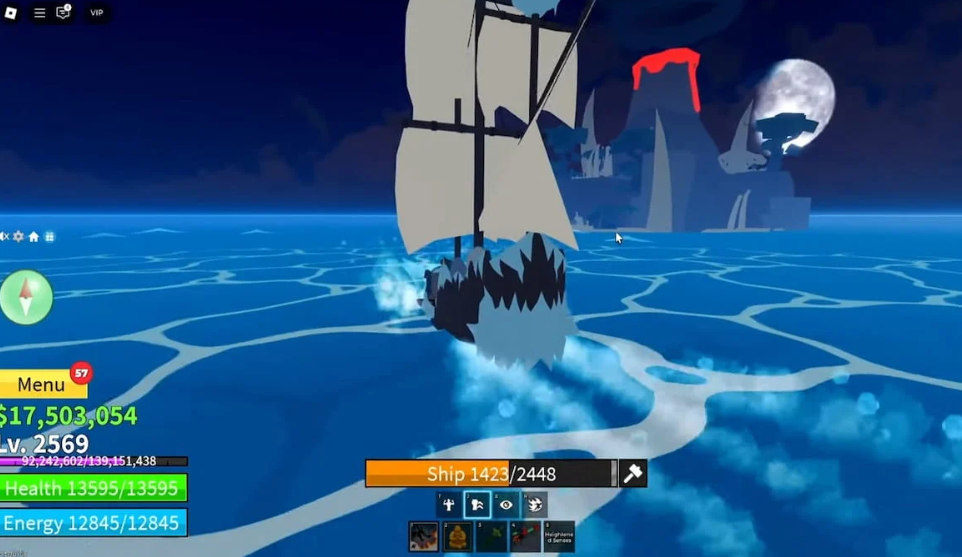Select the golden Buddha hotbar slot

tap(458, 536)
